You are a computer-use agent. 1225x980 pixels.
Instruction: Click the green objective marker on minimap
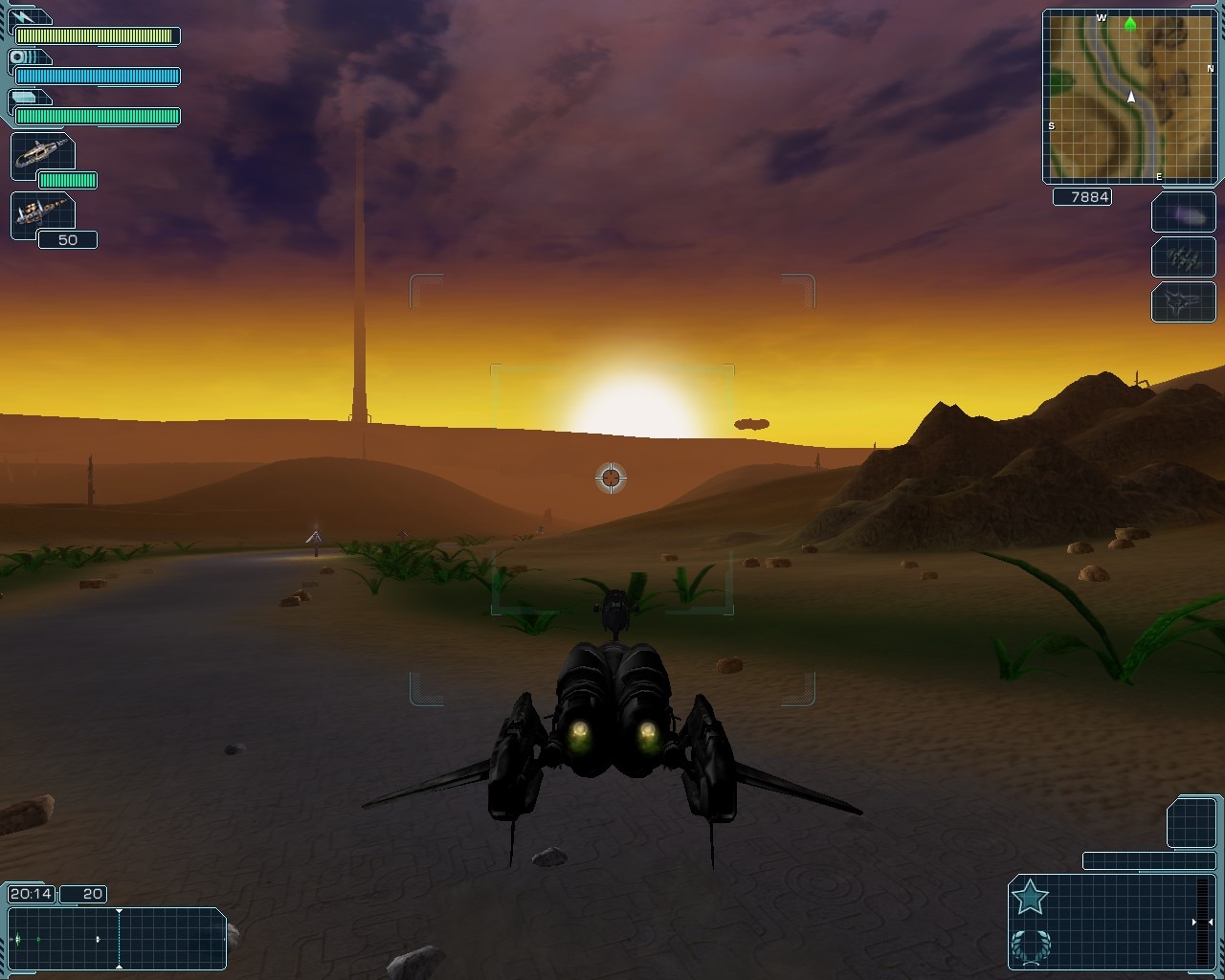click(1130, 24)
